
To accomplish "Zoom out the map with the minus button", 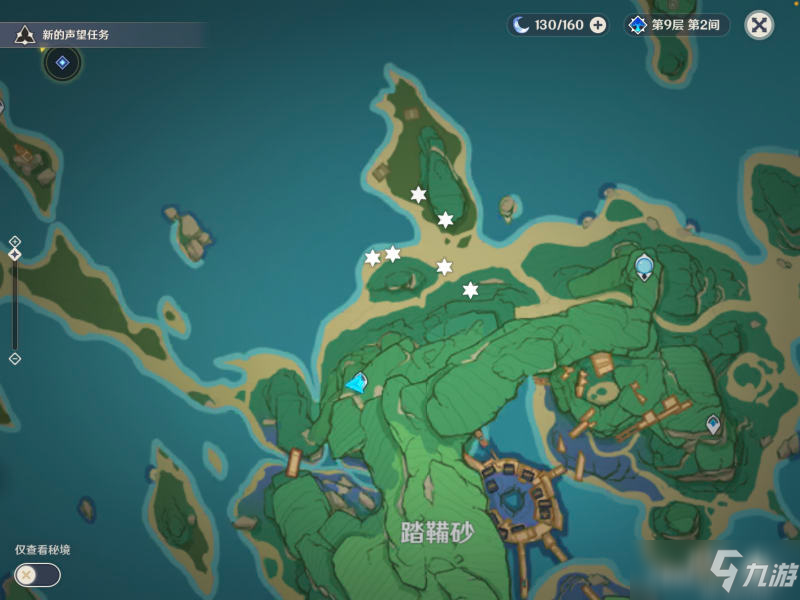I will [15, 358].
